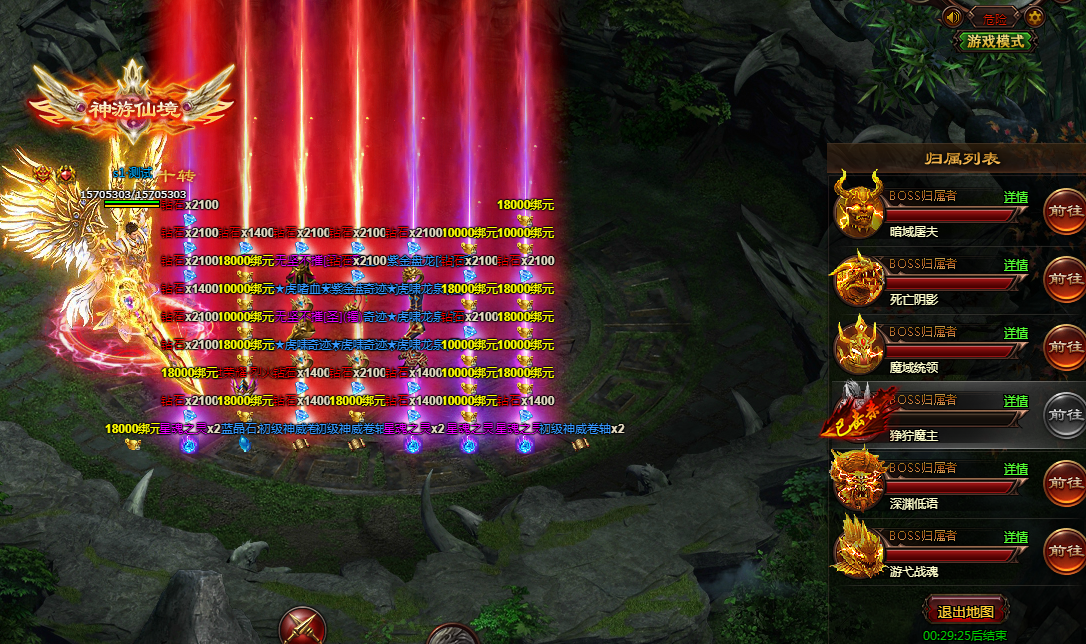The image size is (1086, 644).
Task: Toggle the sound speaker icon
Action: click(x=953, y=17)
